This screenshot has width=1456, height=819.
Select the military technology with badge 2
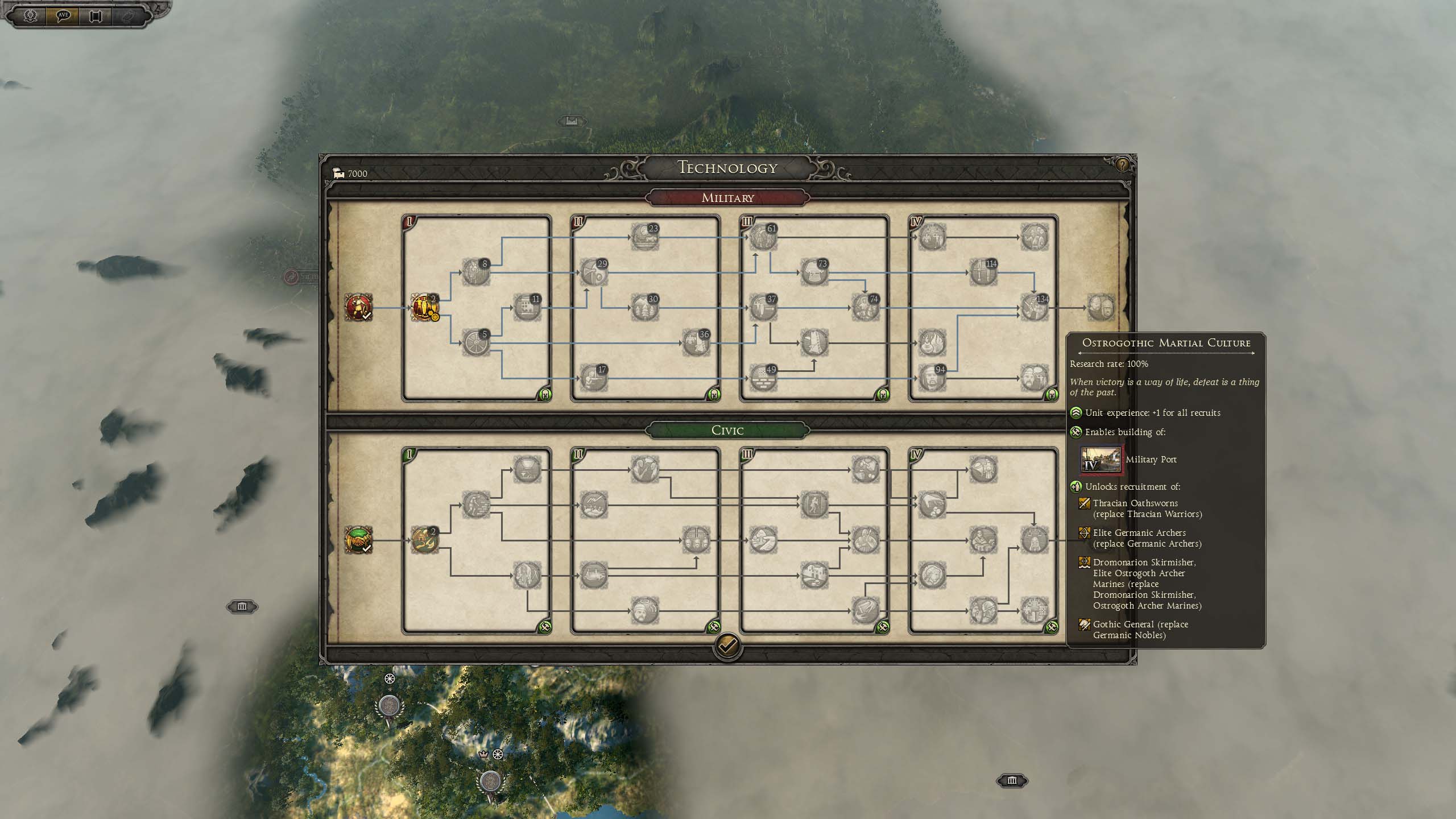(x=424, y=308)
